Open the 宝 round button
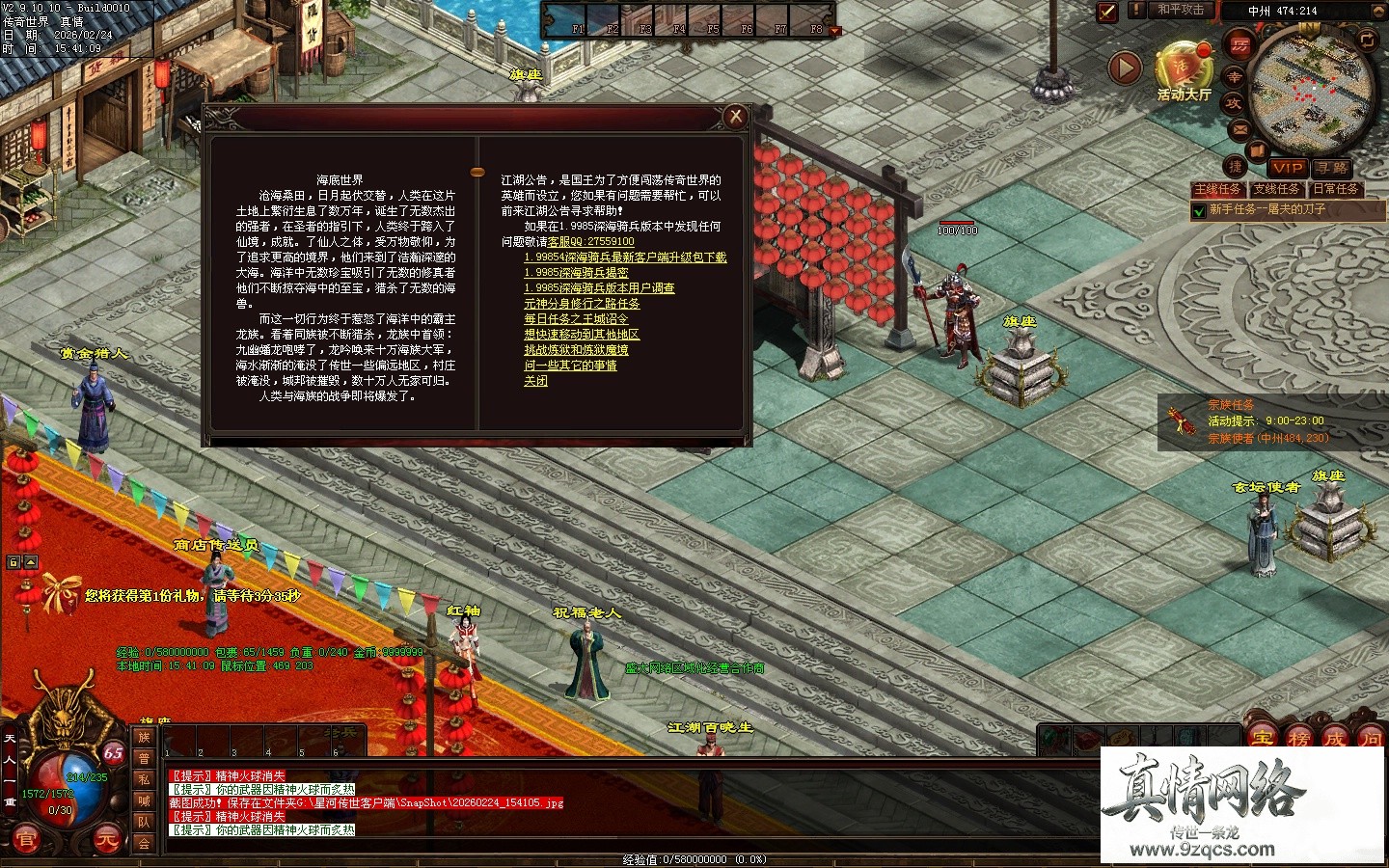 pos(1261,740)
